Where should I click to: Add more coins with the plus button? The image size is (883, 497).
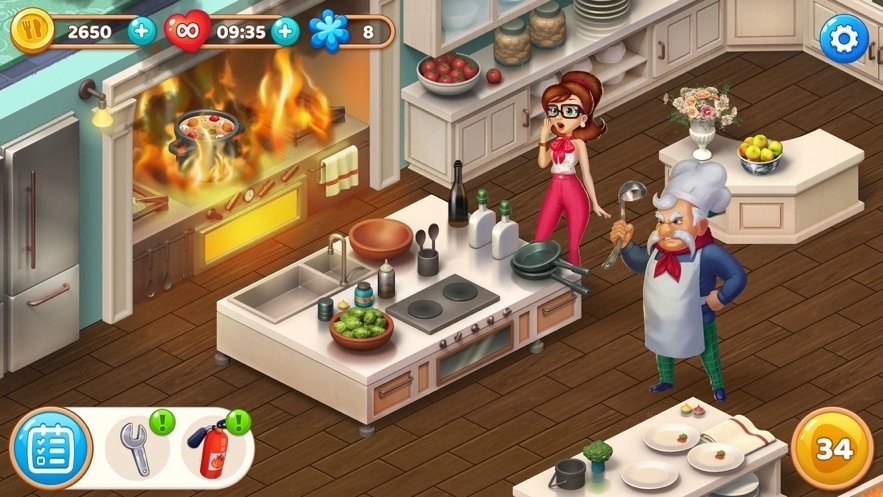point(142,31)
